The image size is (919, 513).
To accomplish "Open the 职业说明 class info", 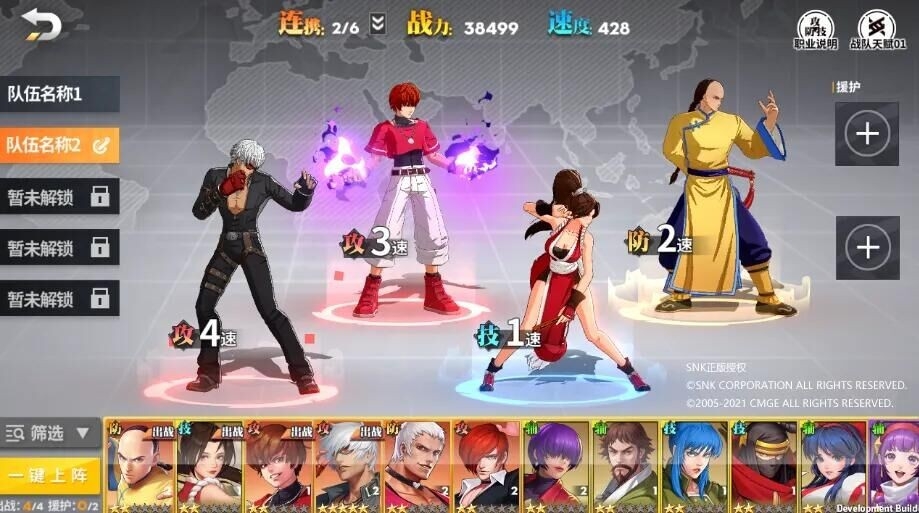I will (815, 29).
